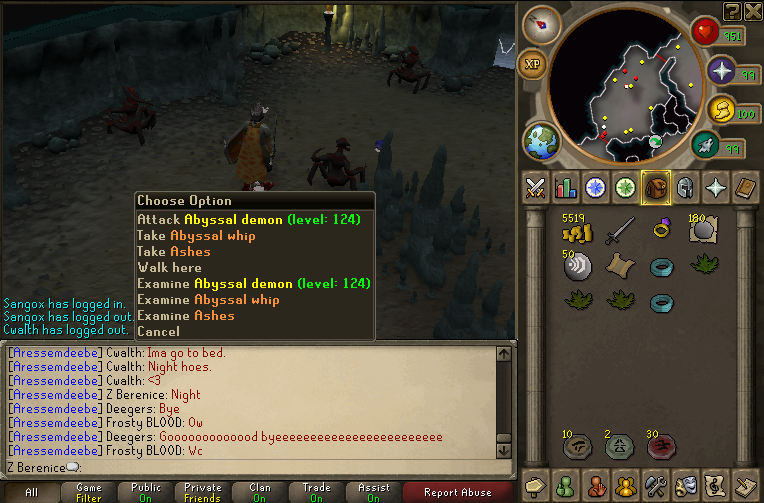The image size is (764, 503).
Task: Toggle the XP drops button
Action: 533,64
